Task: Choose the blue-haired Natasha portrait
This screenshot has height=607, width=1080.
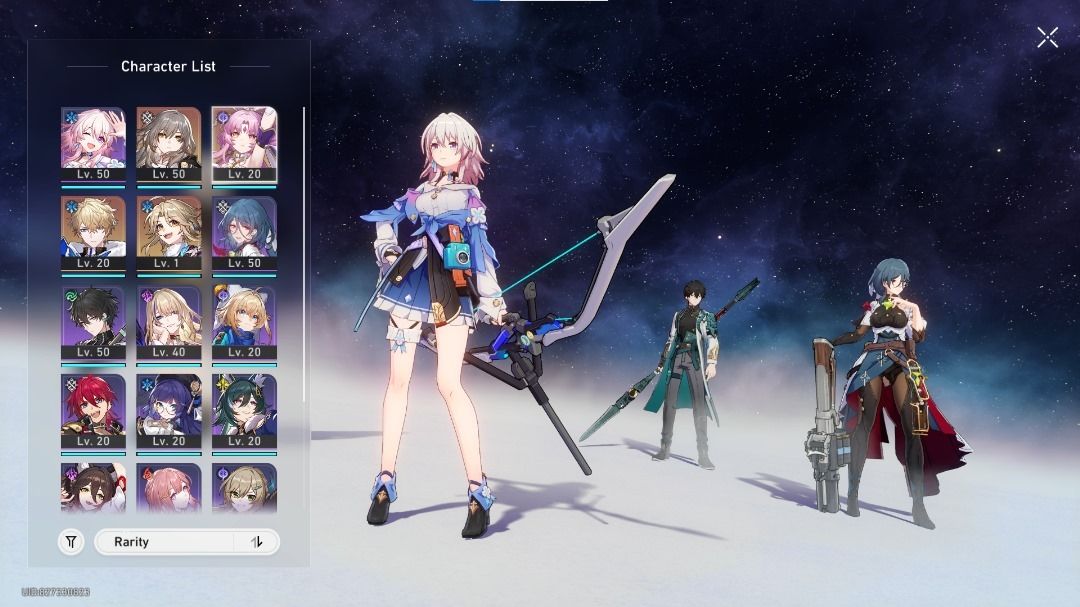Action: 244,233
